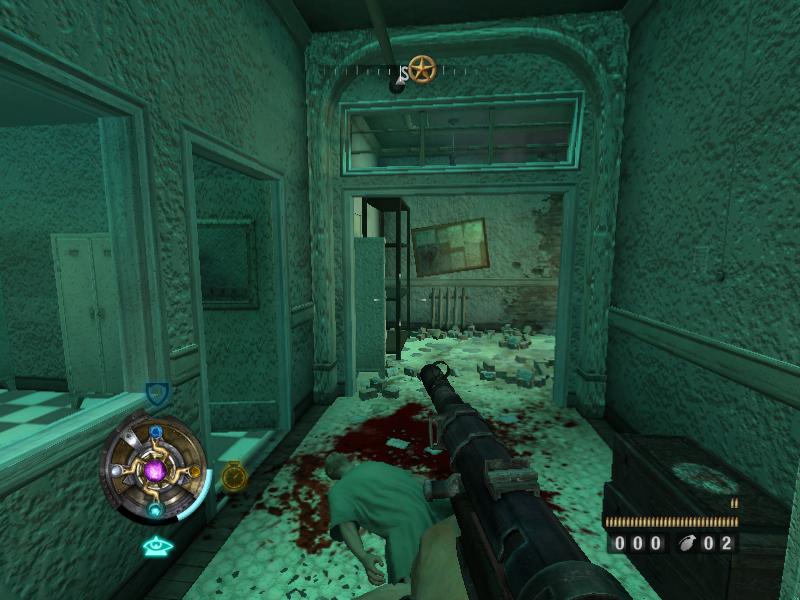Screen dimensions: 800x600
Task: Select the grenade icon beside the ammo counter
Action: (688, 544)
